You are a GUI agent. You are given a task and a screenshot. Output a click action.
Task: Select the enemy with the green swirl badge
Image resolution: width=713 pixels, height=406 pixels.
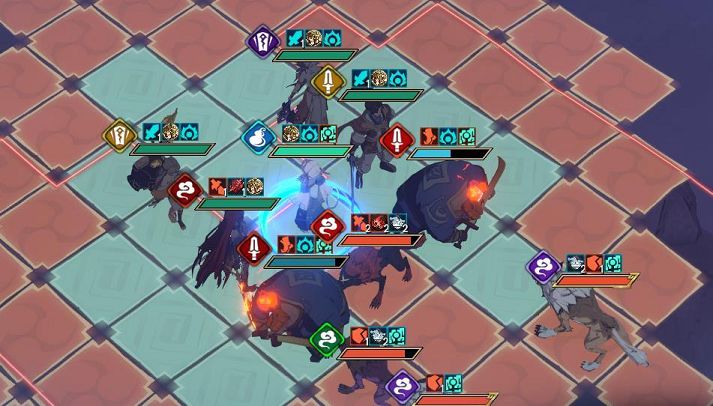(326, 339)
